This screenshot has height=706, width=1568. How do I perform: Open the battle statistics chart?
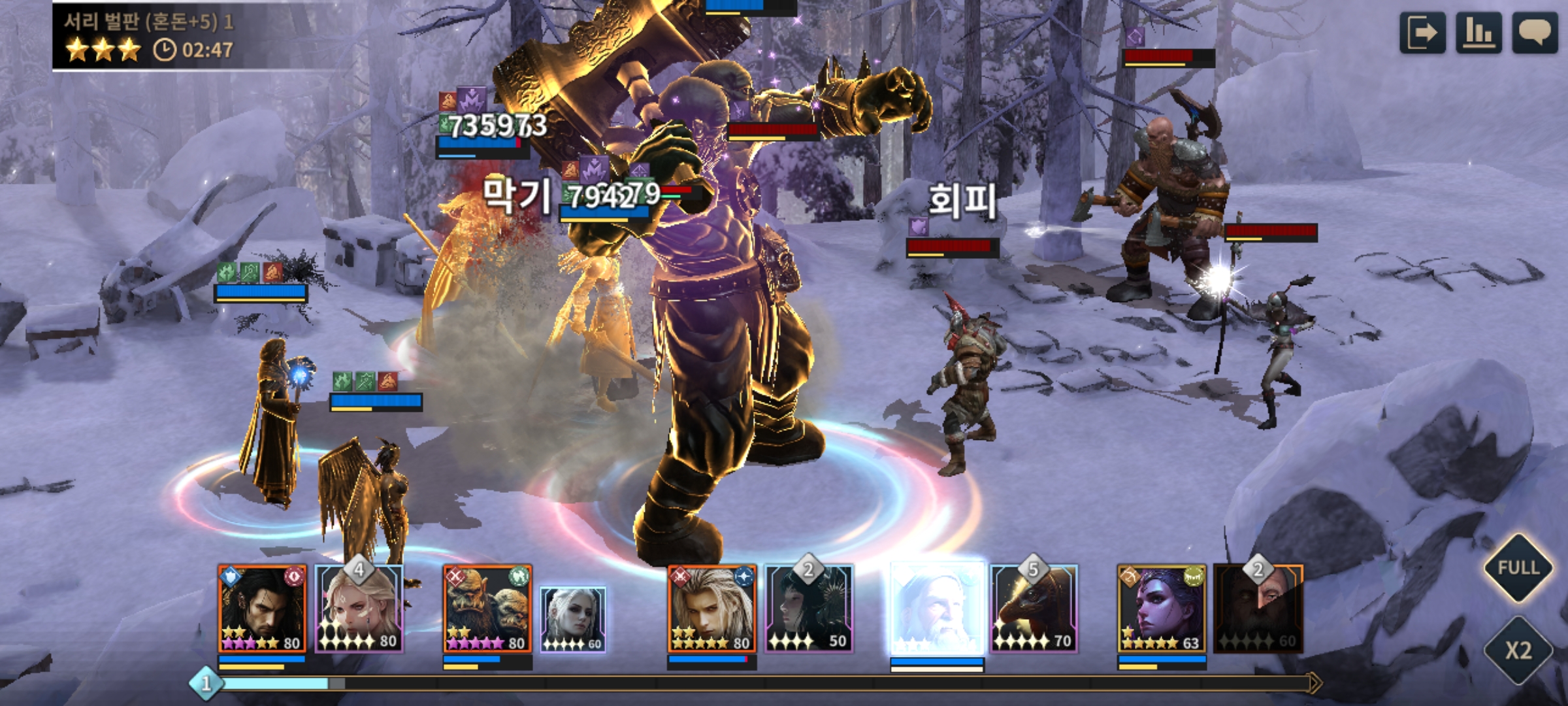coord(1478,33)
